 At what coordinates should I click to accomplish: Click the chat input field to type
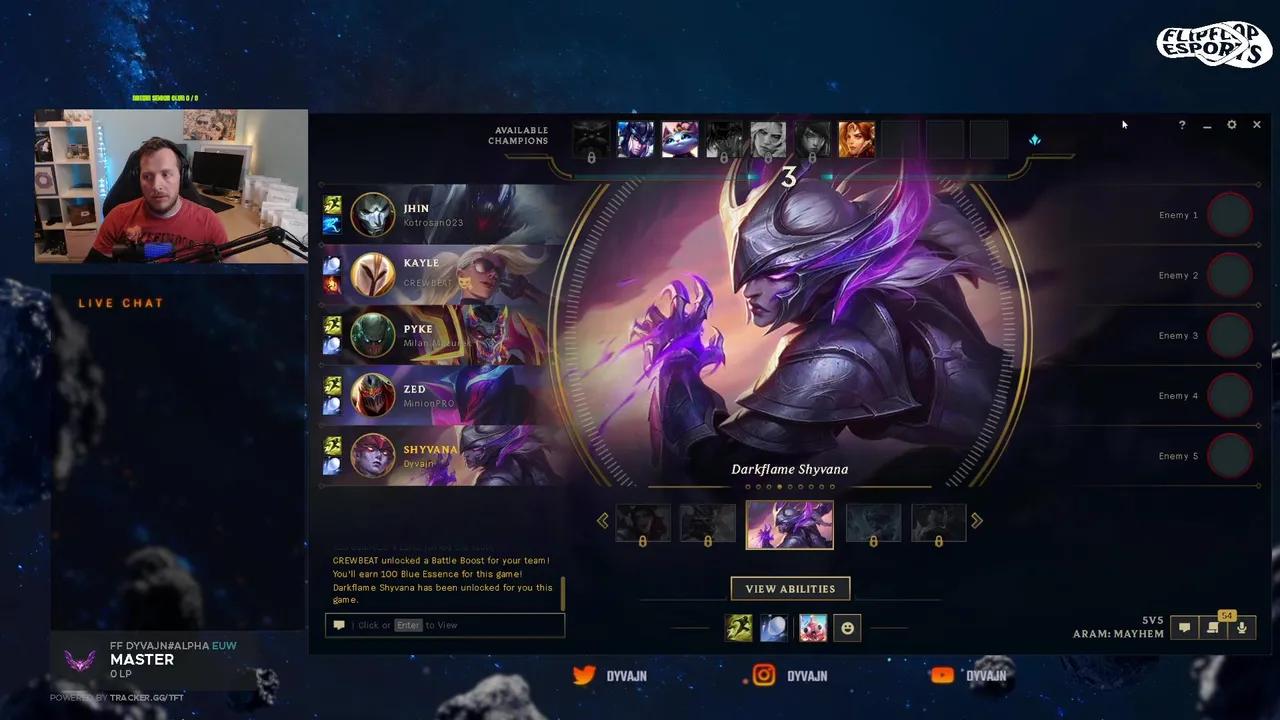pos(445,625)
